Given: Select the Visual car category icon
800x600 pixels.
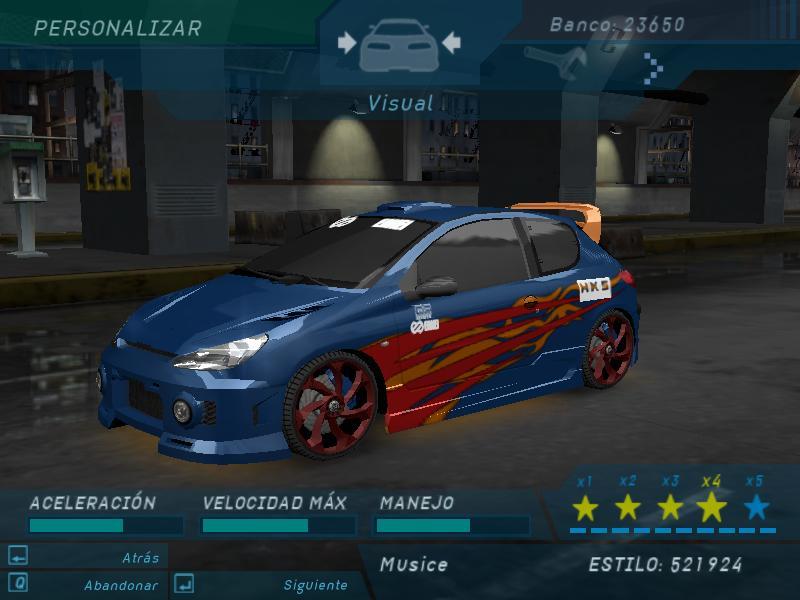Looking at the screenshot, I should point(398,45).
